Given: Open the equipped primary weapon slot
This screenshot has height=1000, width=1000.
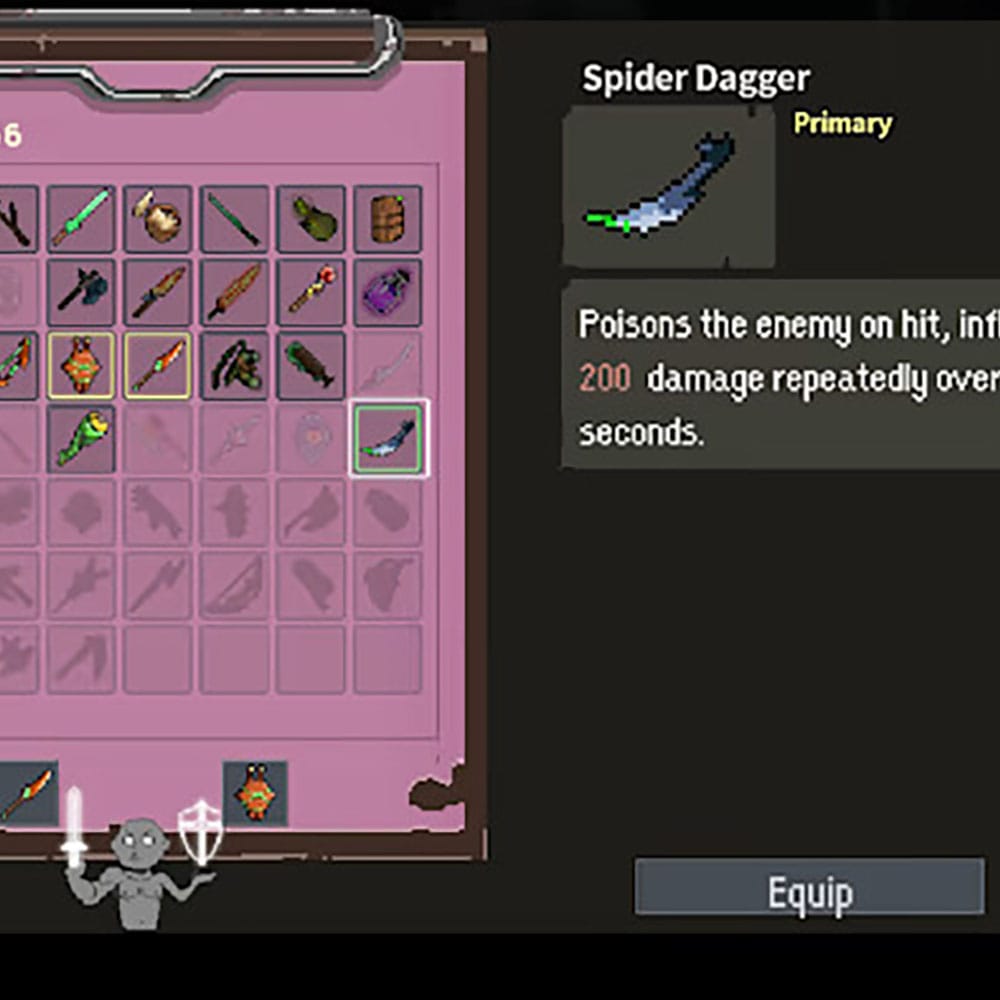Looking at the screenshot, I should [x=27, y=793].
